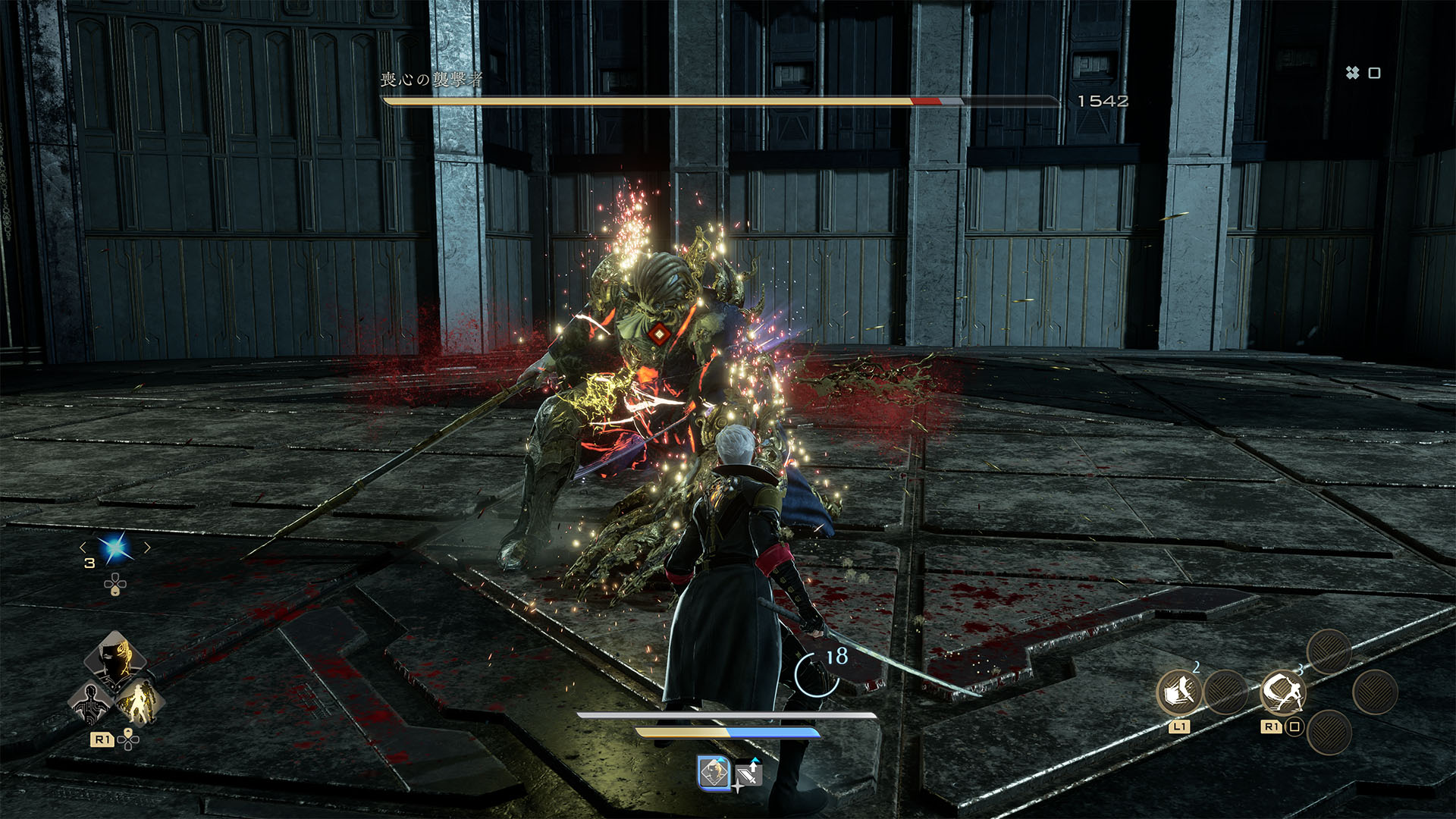Activate the glowing golden figure diamond icon
1456x819 pixels.
(140, 702)
